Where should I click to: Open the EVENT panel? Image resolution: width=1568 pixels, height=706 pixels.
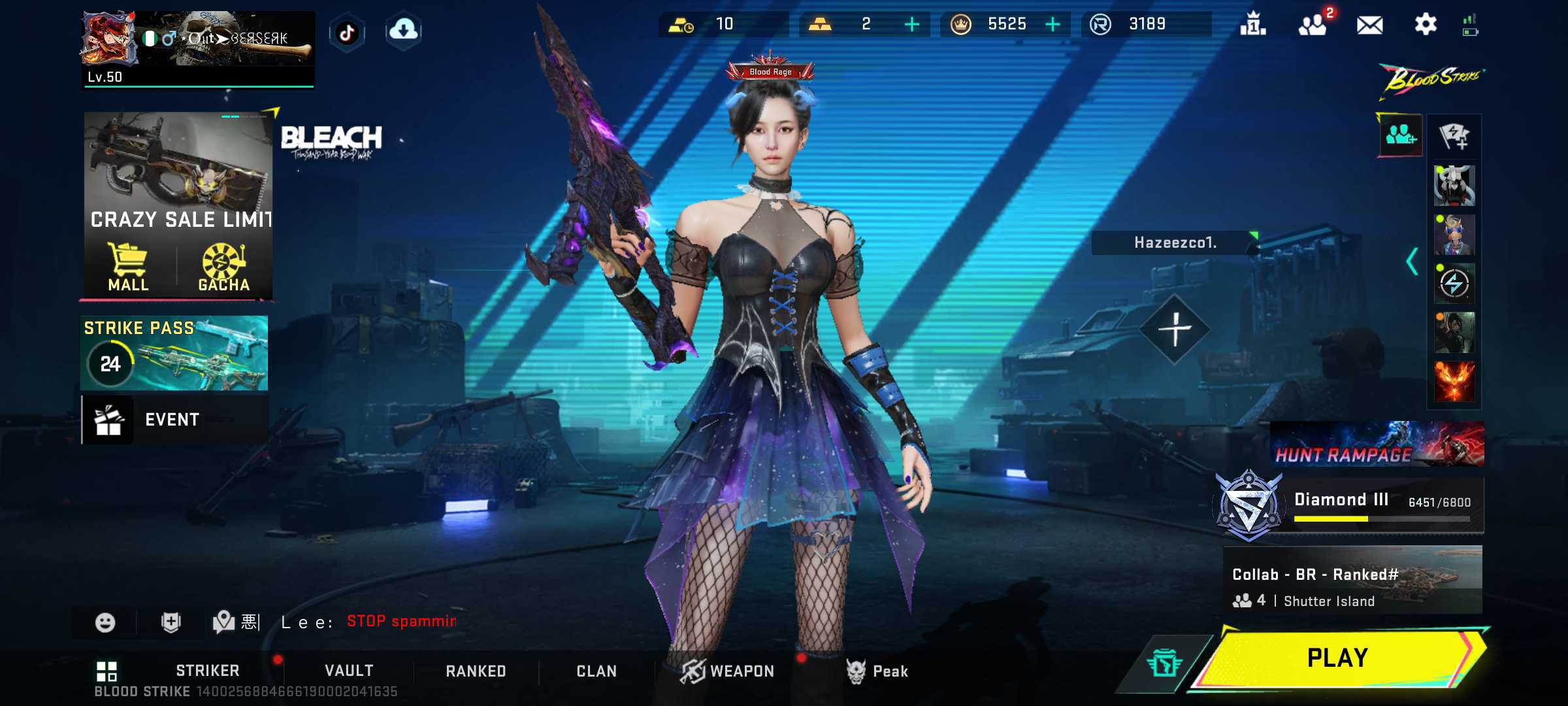point(174,420)
